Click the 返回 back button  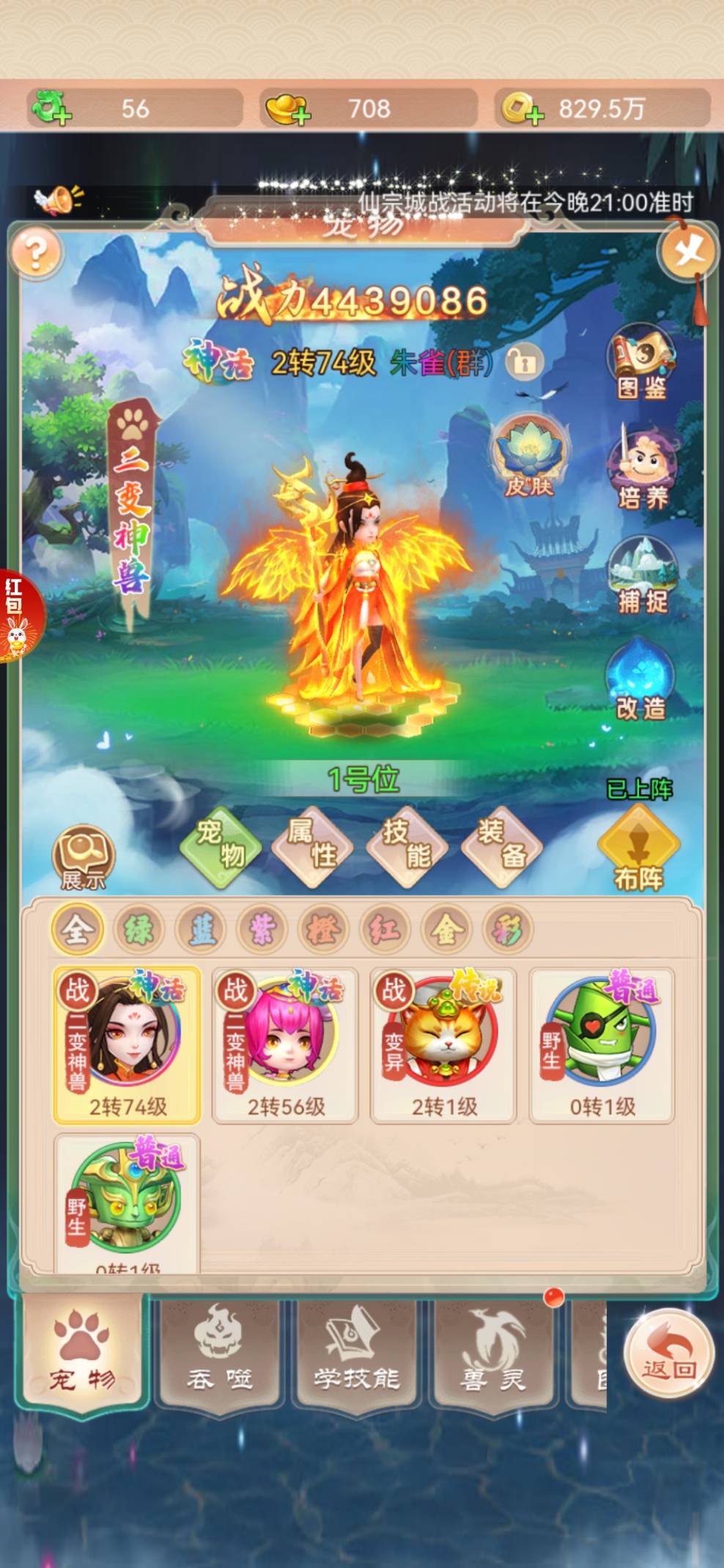point(668,1353)
